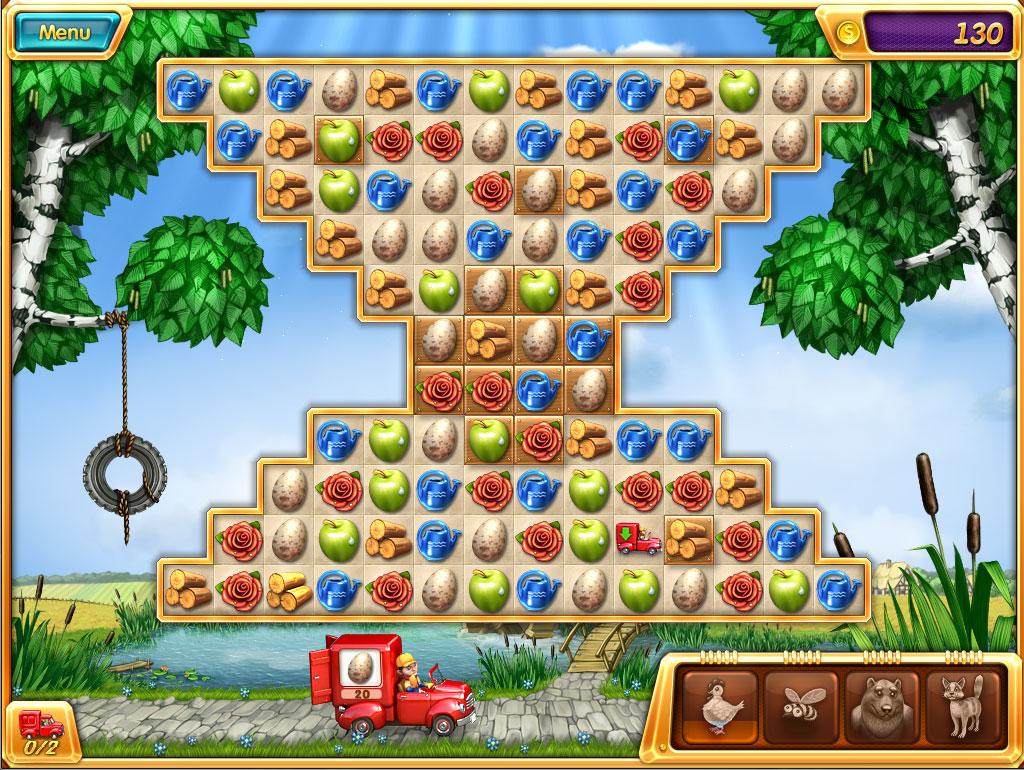Select the bear power-up
Screen dimensions: 1024x770
coord(881,707)
